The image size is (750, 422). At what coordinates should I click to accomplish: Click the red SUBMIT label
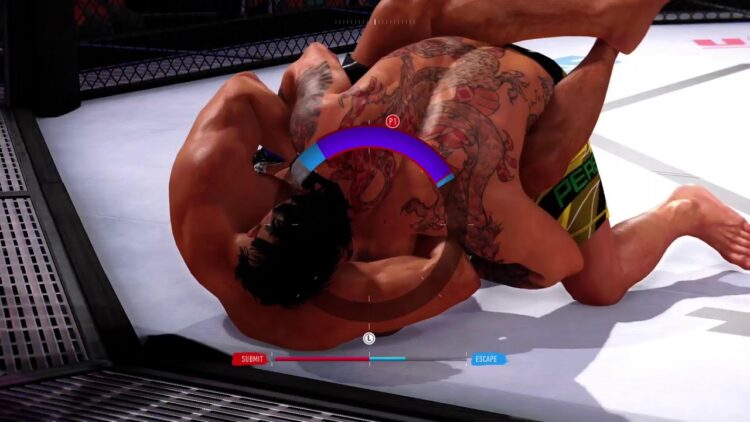251,359
